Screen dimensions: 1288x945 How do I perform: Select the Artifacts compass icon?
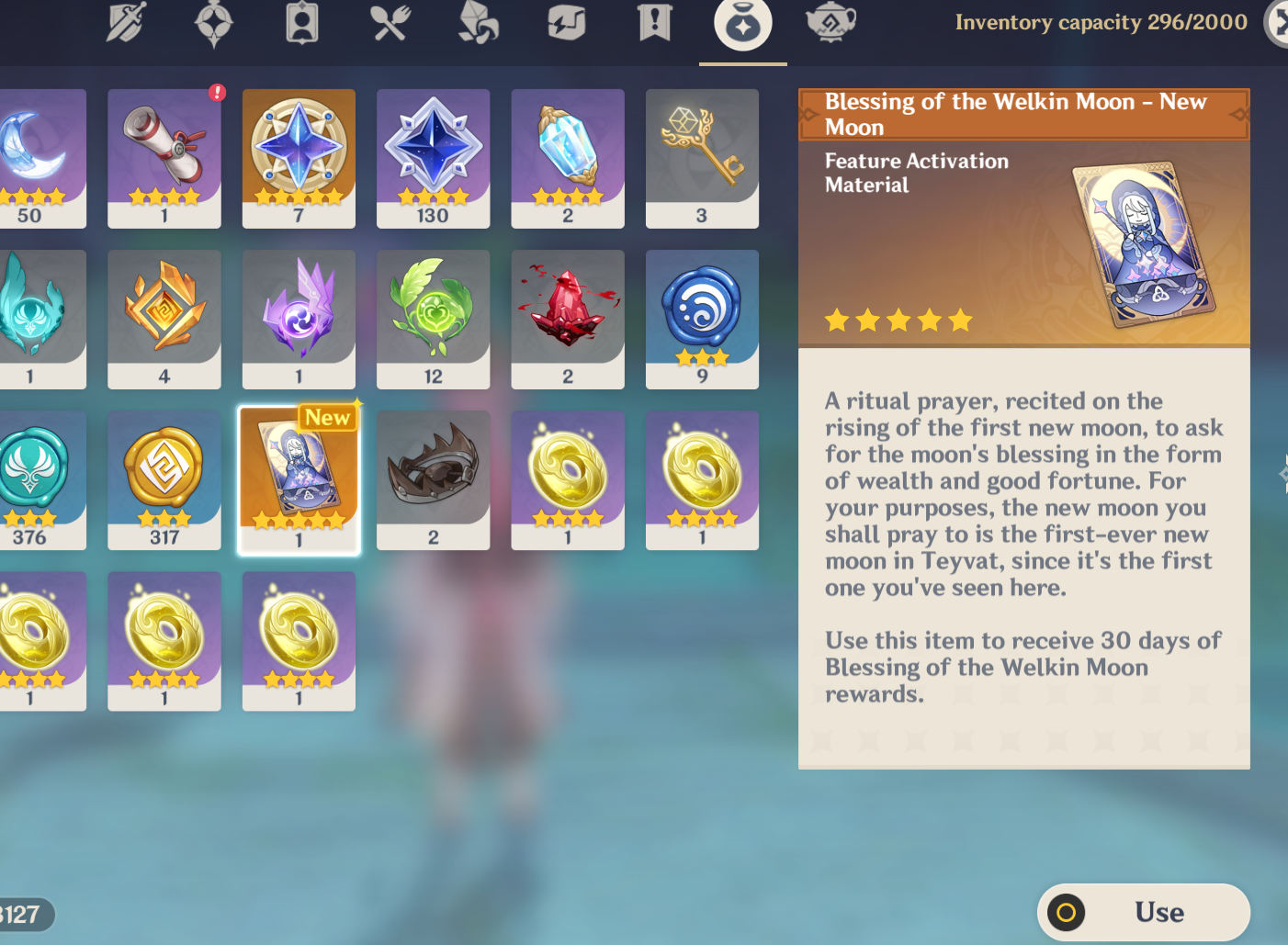coord(214,24)
